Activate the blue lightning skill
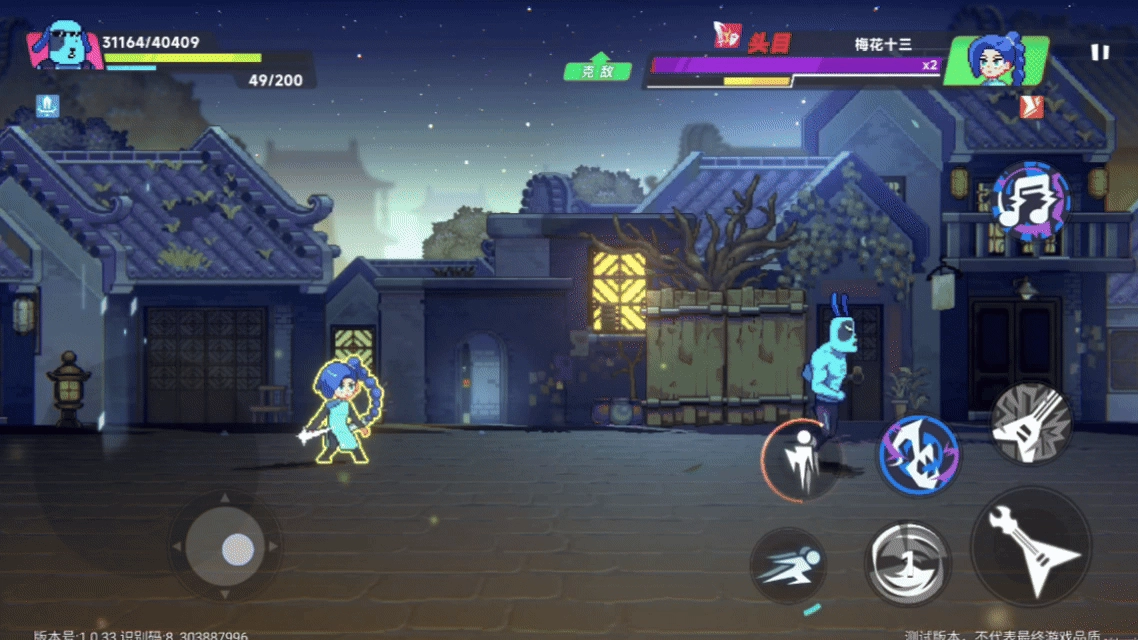The height and width of the screenshot is (640, 1138). pos(919,455)
